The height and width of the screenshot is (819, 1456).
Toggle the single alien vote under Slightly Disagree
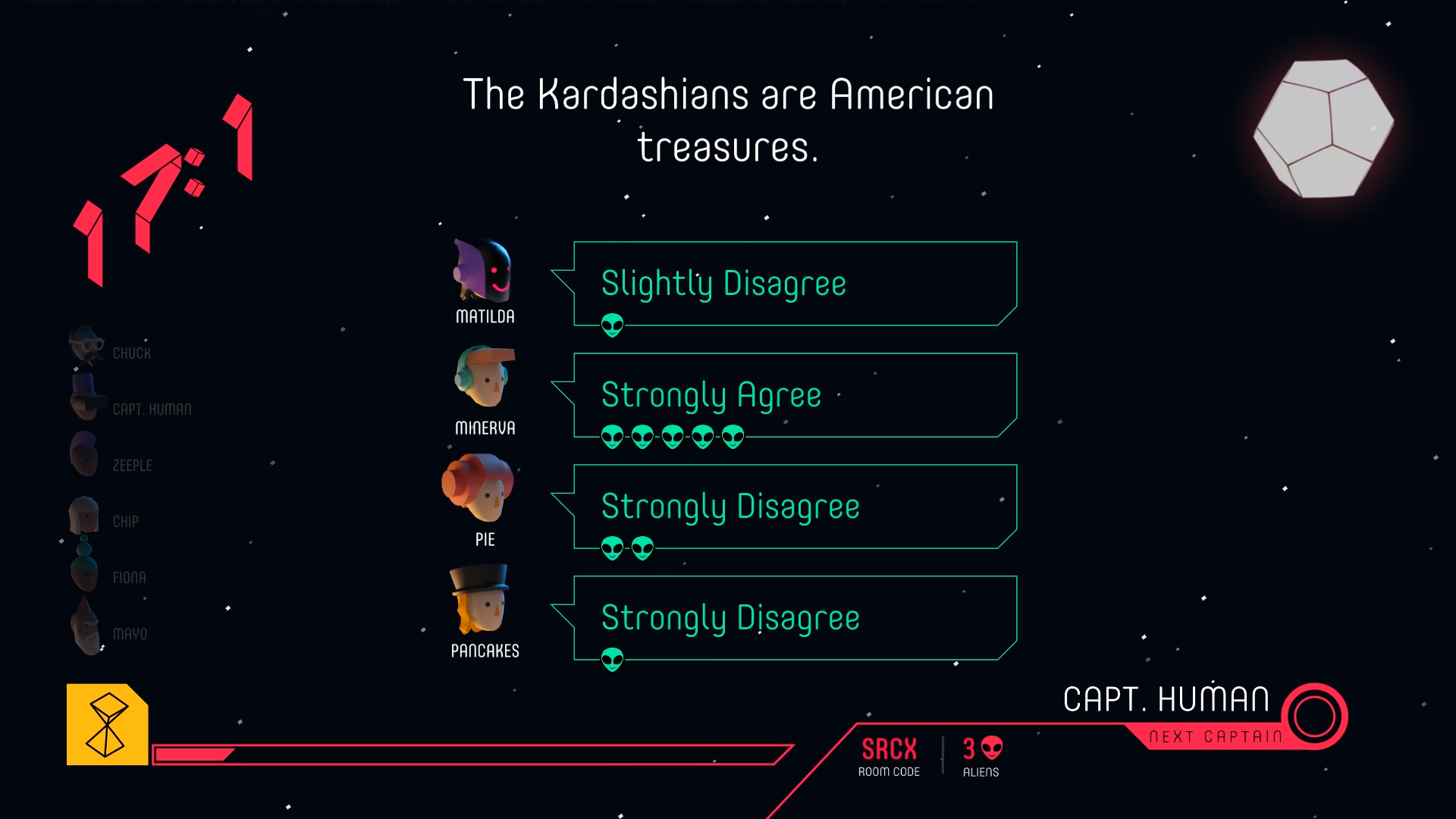pos(611,325)
